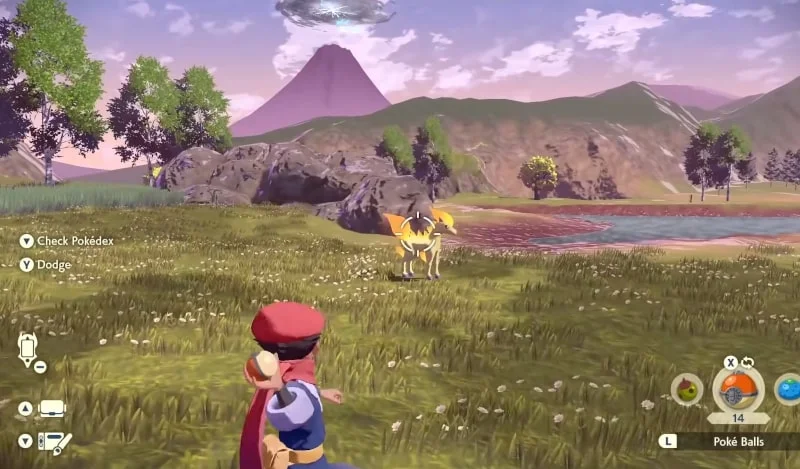Screen dimensions: 800x469
Task: Click the swap arrows above the Poké Ball
Action: coord(746,361)
